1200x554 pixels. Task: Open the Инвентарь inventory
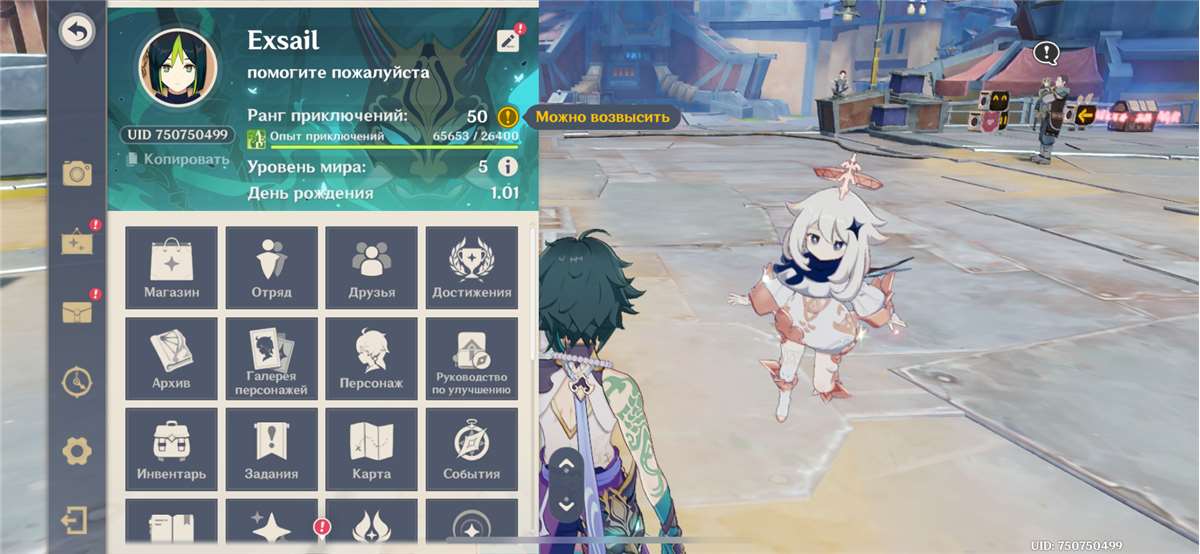[x=171, y=449]
